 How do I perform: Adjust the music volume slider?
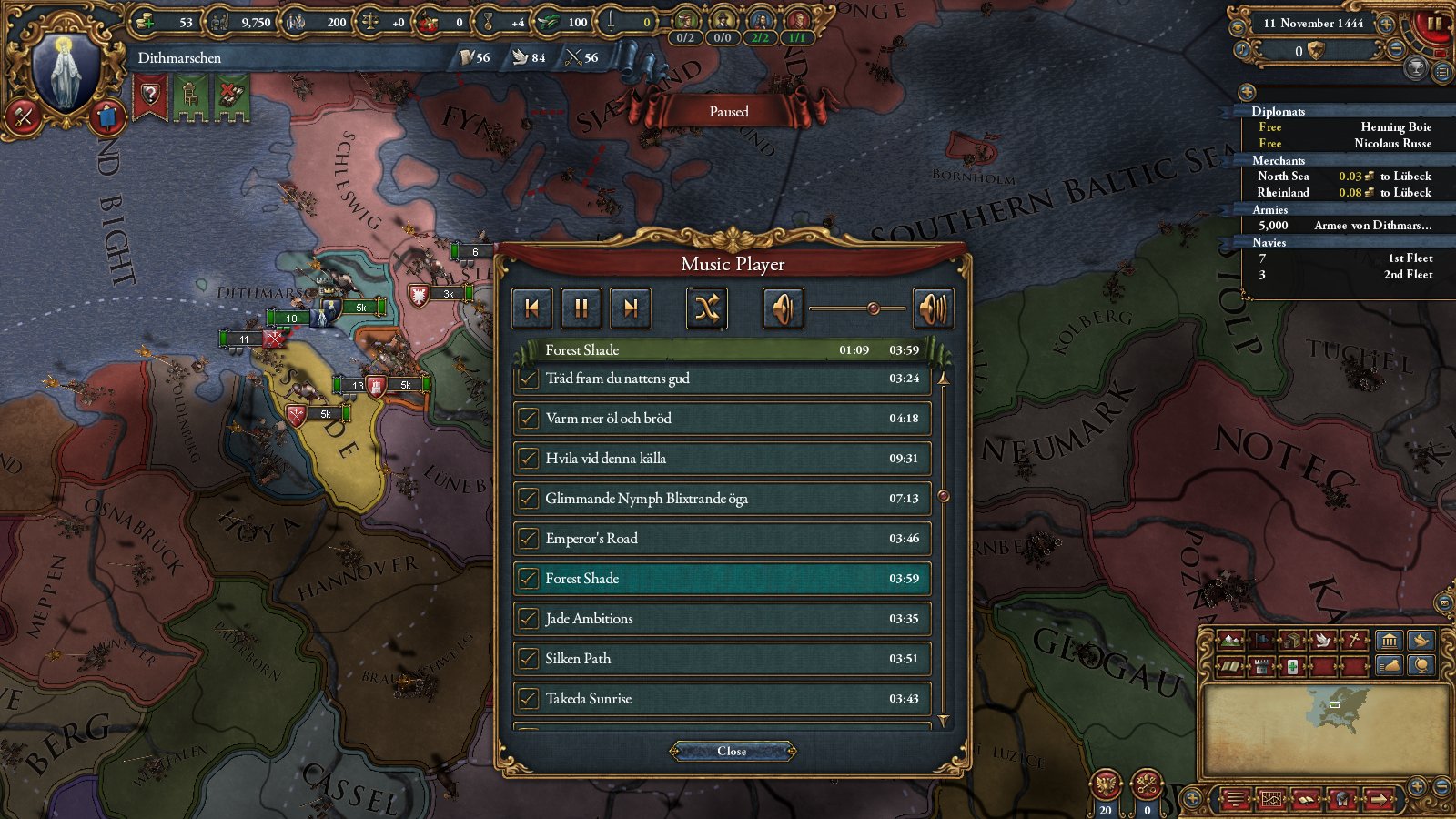point(874,308)
